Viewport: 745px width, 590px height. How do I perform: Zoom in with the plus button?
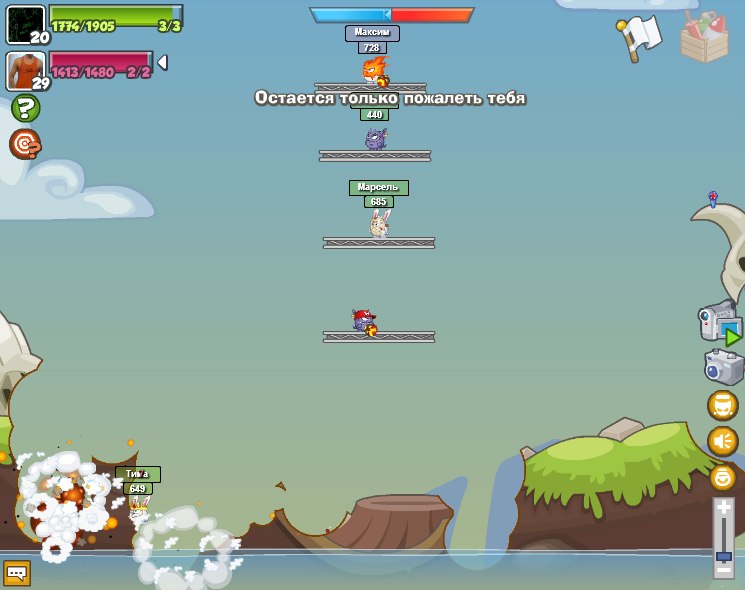724,509
